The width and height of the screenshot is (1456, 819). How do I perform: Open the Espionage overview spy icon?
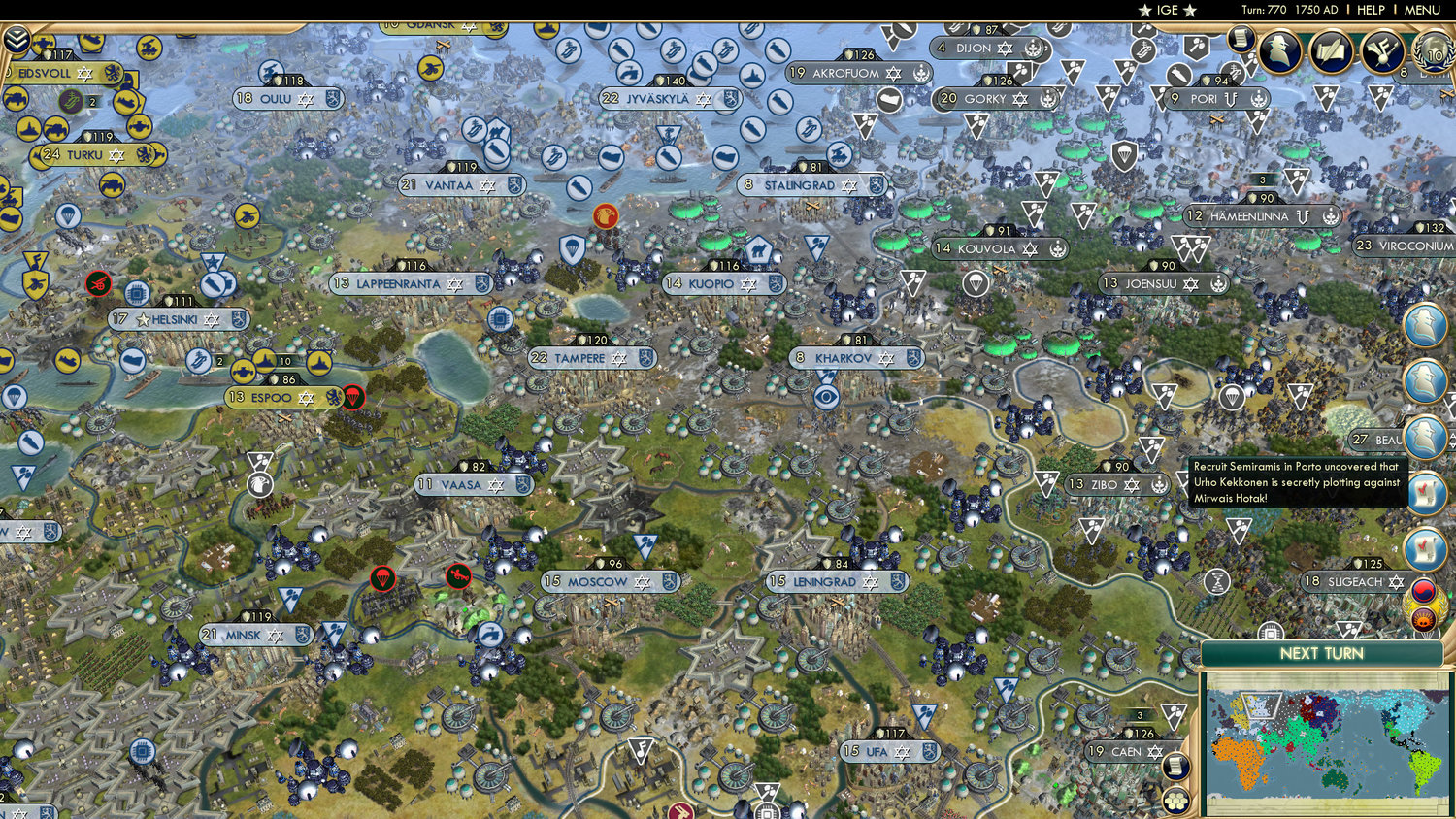pyautogui.click(x=1279, y=49)
